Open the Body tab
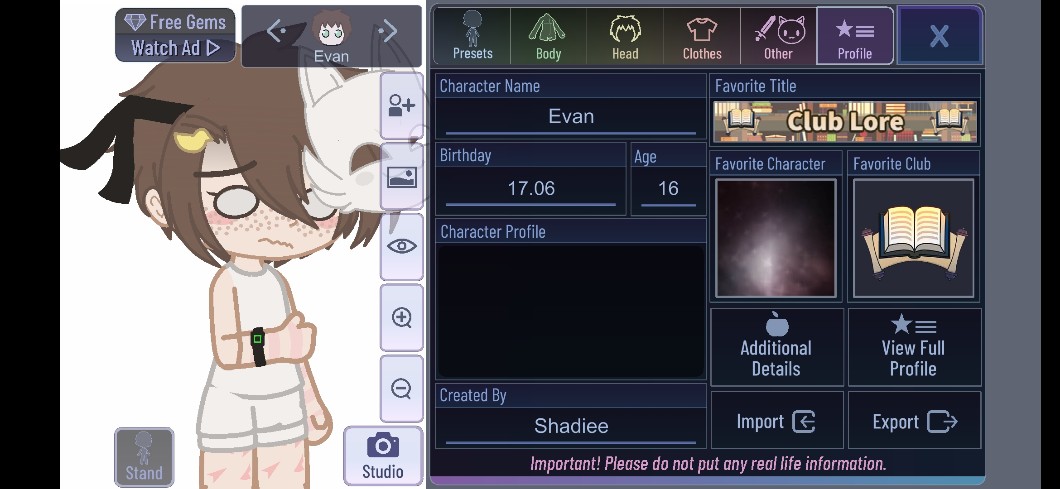This screenshot has width=1060, height=489. point(548,37)
